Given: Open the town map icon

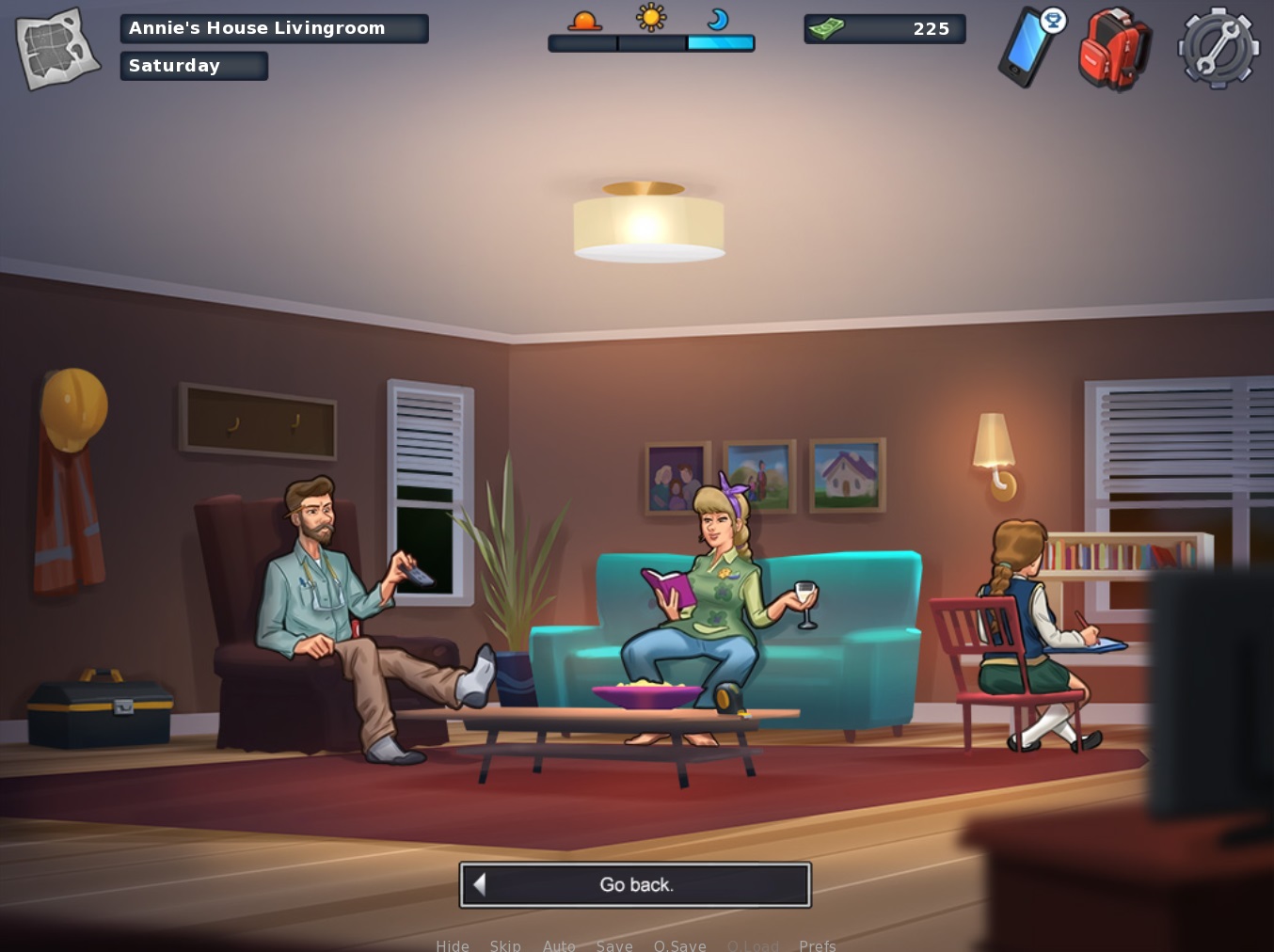Looking at the screenshot, I should tap(57, 49).
